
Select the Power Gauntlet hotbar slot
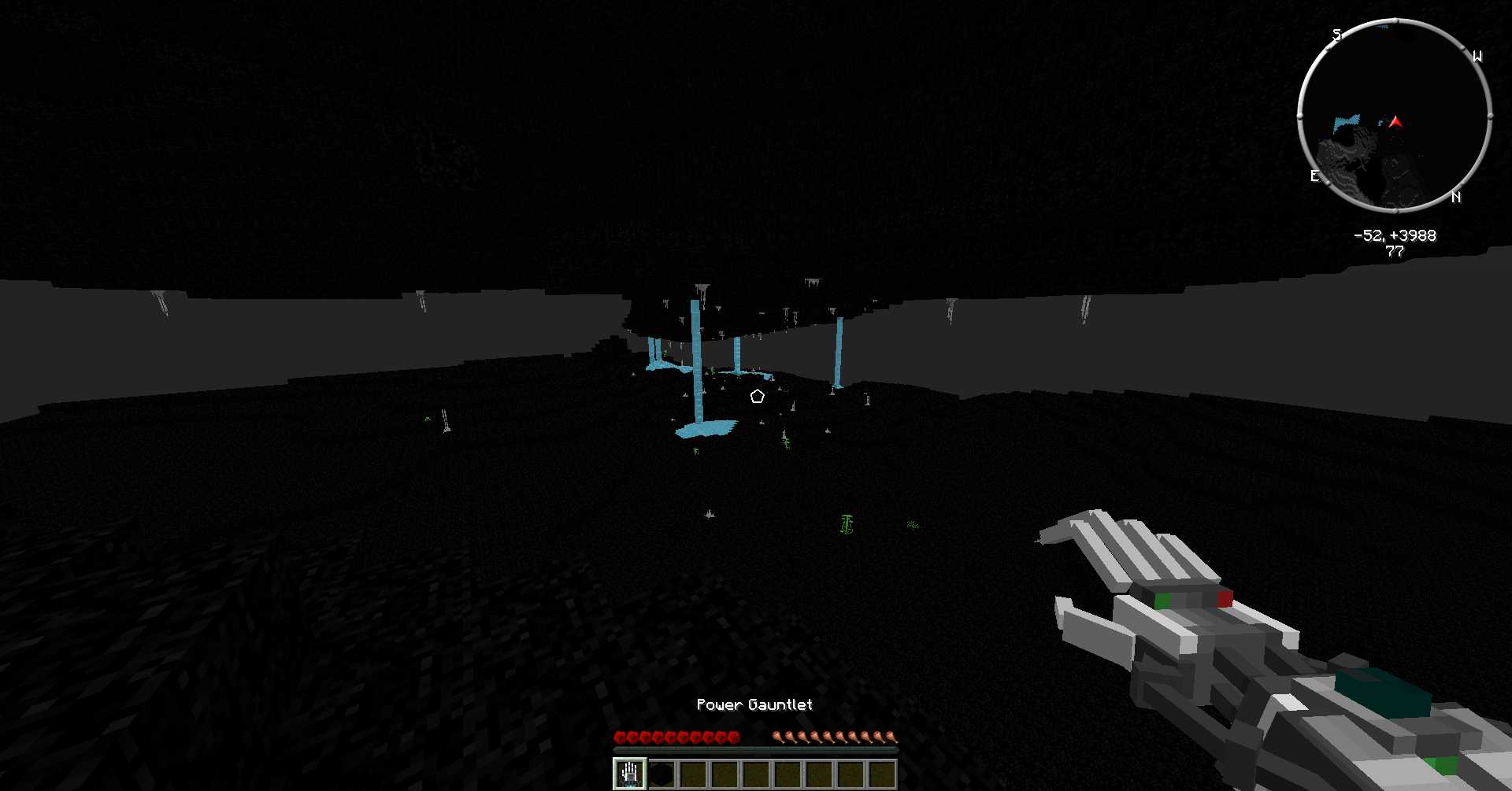point(630,774)
